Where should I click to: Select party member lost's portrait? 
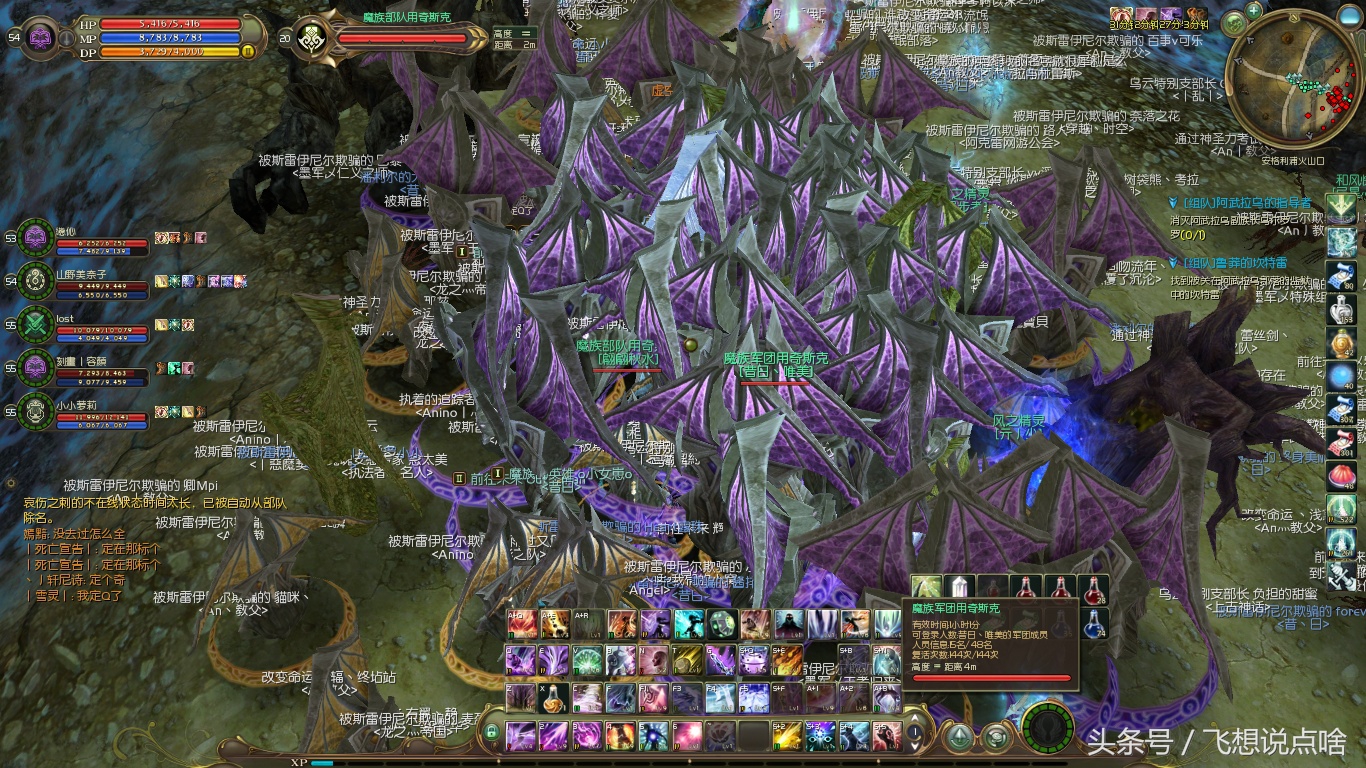(x=37, y=324)
